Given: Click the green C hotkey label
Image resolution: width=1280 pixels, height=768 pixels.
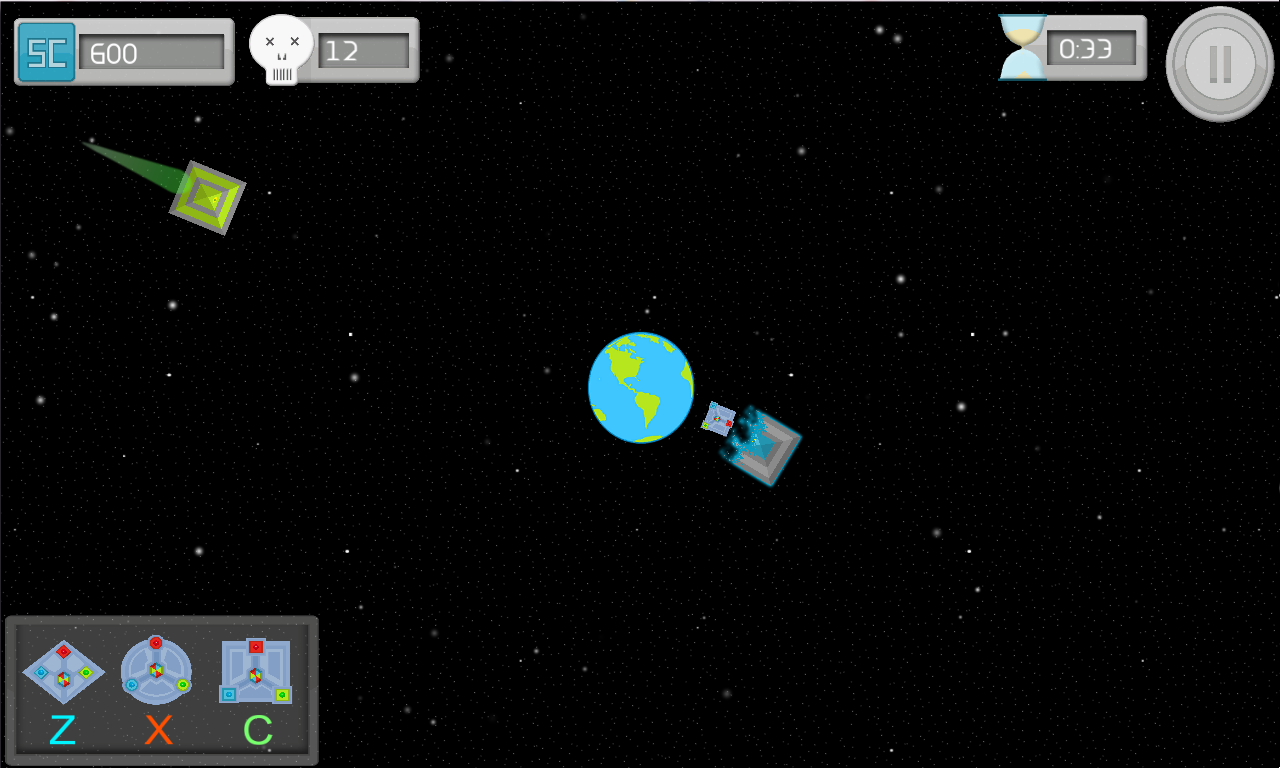Looking at the screenshot, I should [x=258, y=727].
